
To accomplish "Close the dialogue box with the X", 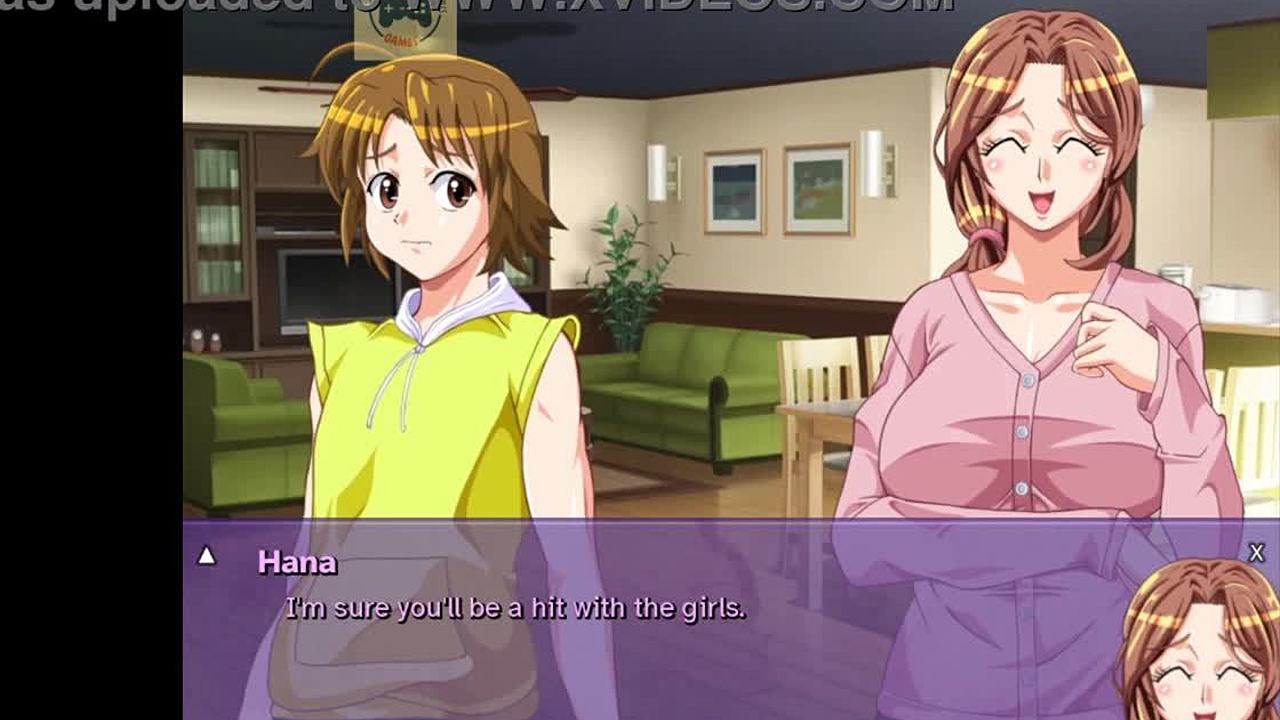I will 1257,552.
